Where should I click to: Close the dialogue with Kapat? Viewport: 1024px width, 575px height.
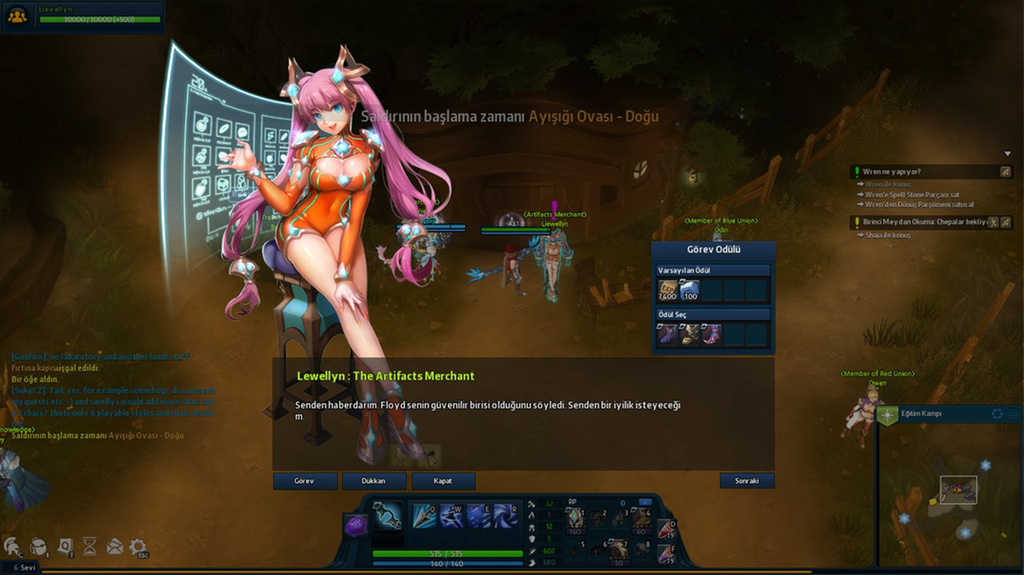tap(443, 481)
